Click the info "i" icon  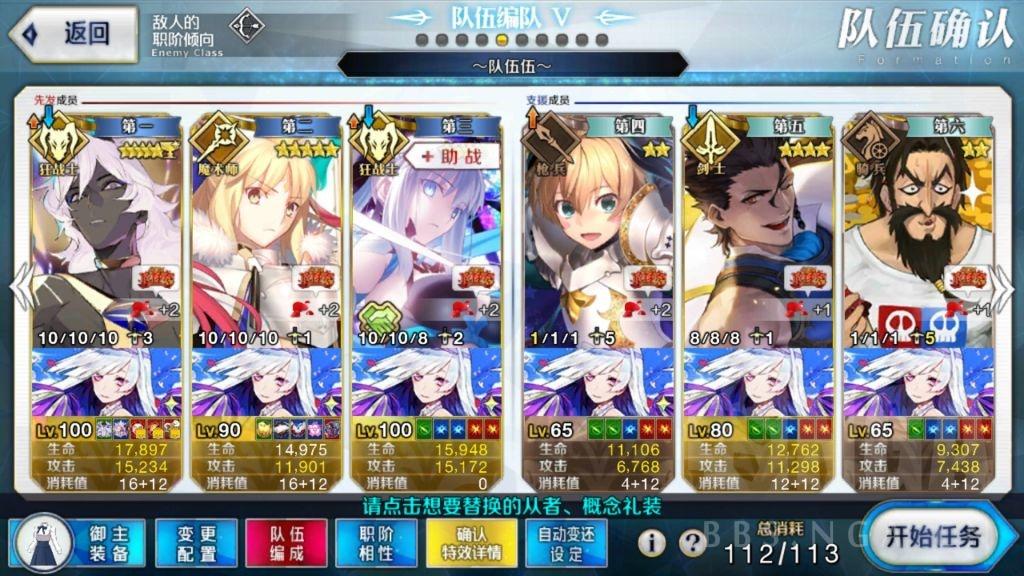(x=652, y=543)
